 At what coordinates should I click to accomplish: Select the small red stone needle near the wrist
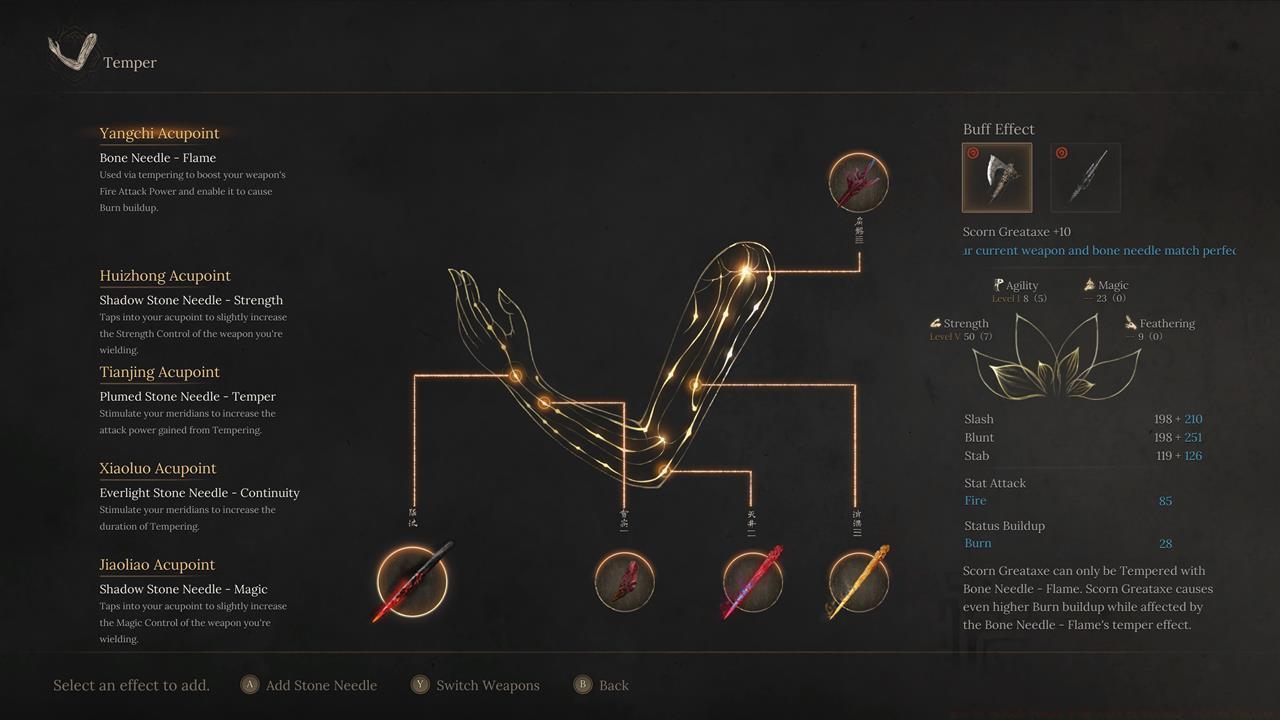(624, 581)
